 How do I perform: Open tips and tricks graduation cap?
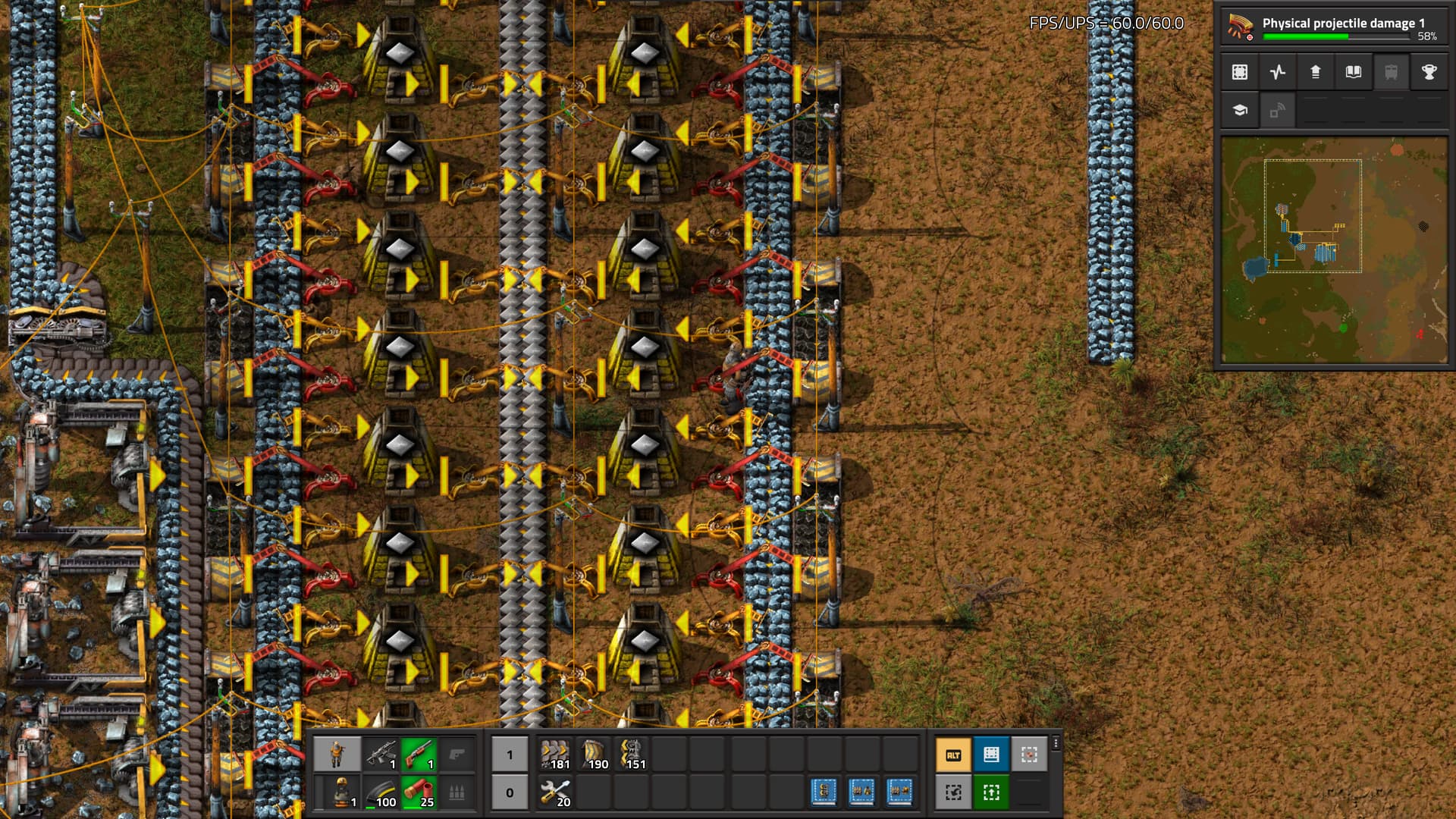pos(1240,110)
